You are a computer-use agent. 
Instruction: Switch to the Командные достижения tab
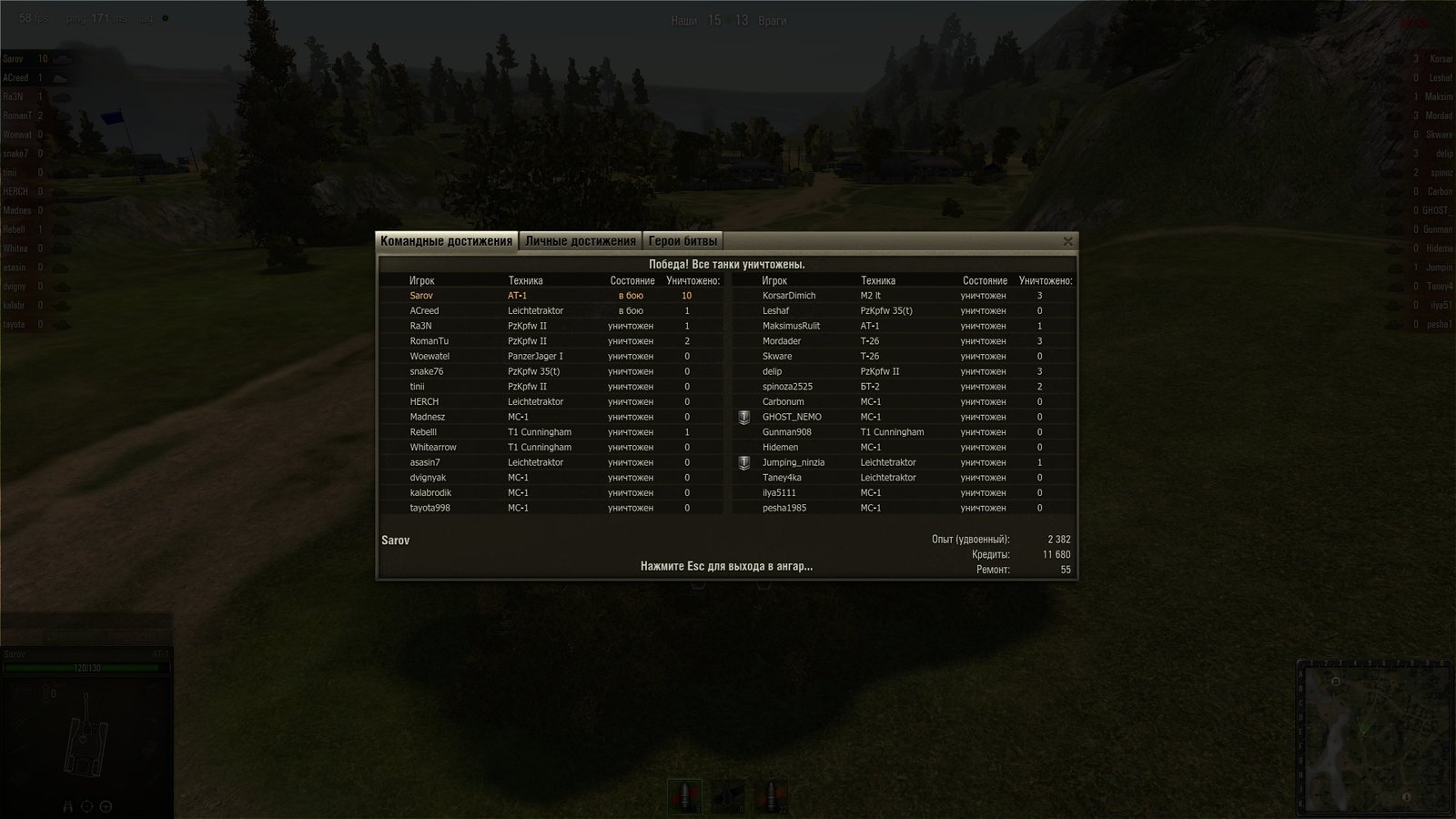[446, 241]
